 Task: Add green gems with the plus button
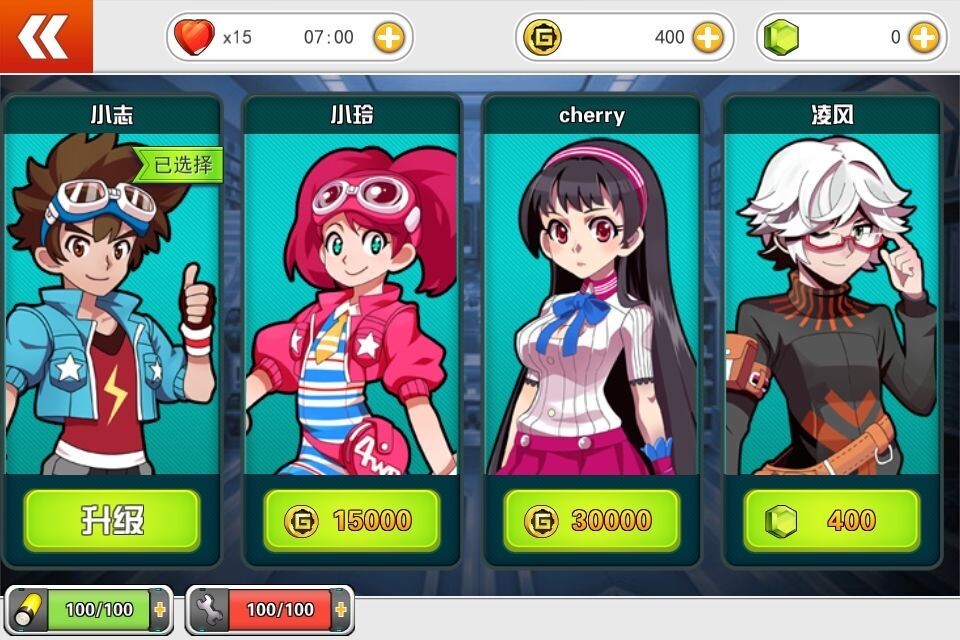tap(923, 38)
